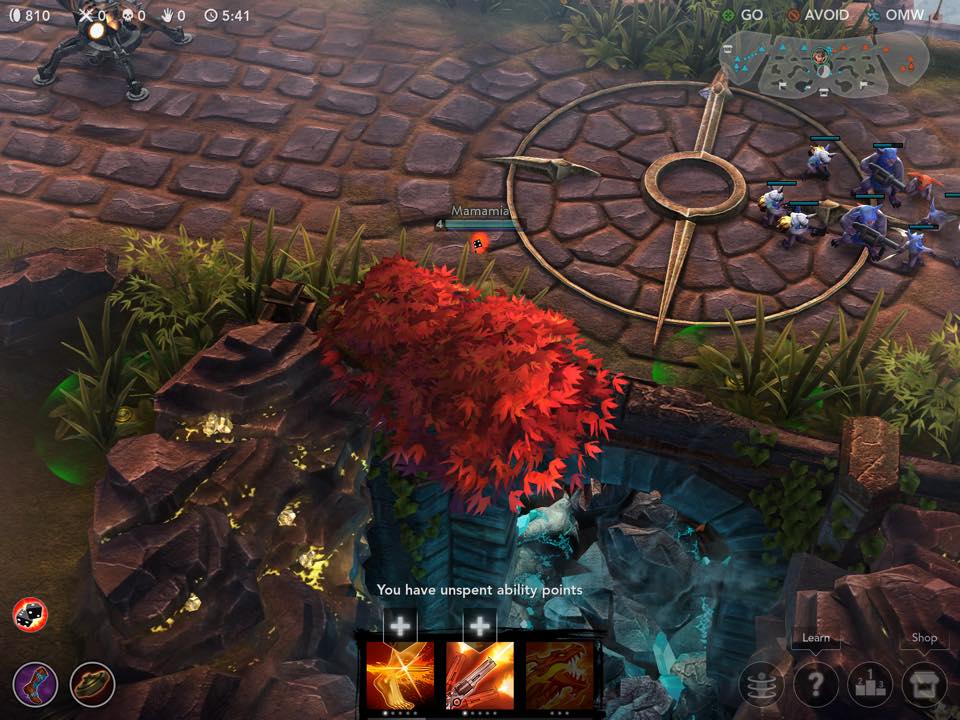960x720 pixels.
Task: Open the Learn help button
Action: 815,685
